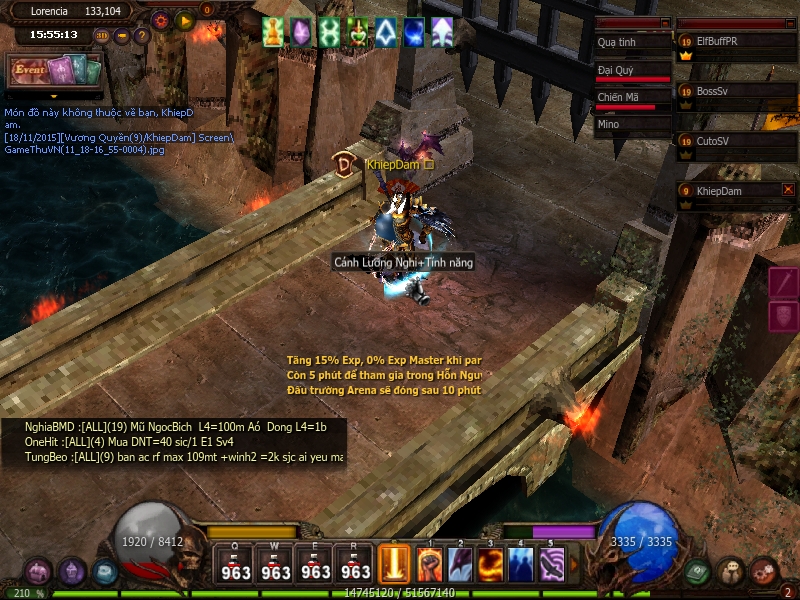Image resolution: width=800 pixels, height=600 pixels.
Task: Select the highlighted golden pillar skill
Action: click(x=396, y=565)
